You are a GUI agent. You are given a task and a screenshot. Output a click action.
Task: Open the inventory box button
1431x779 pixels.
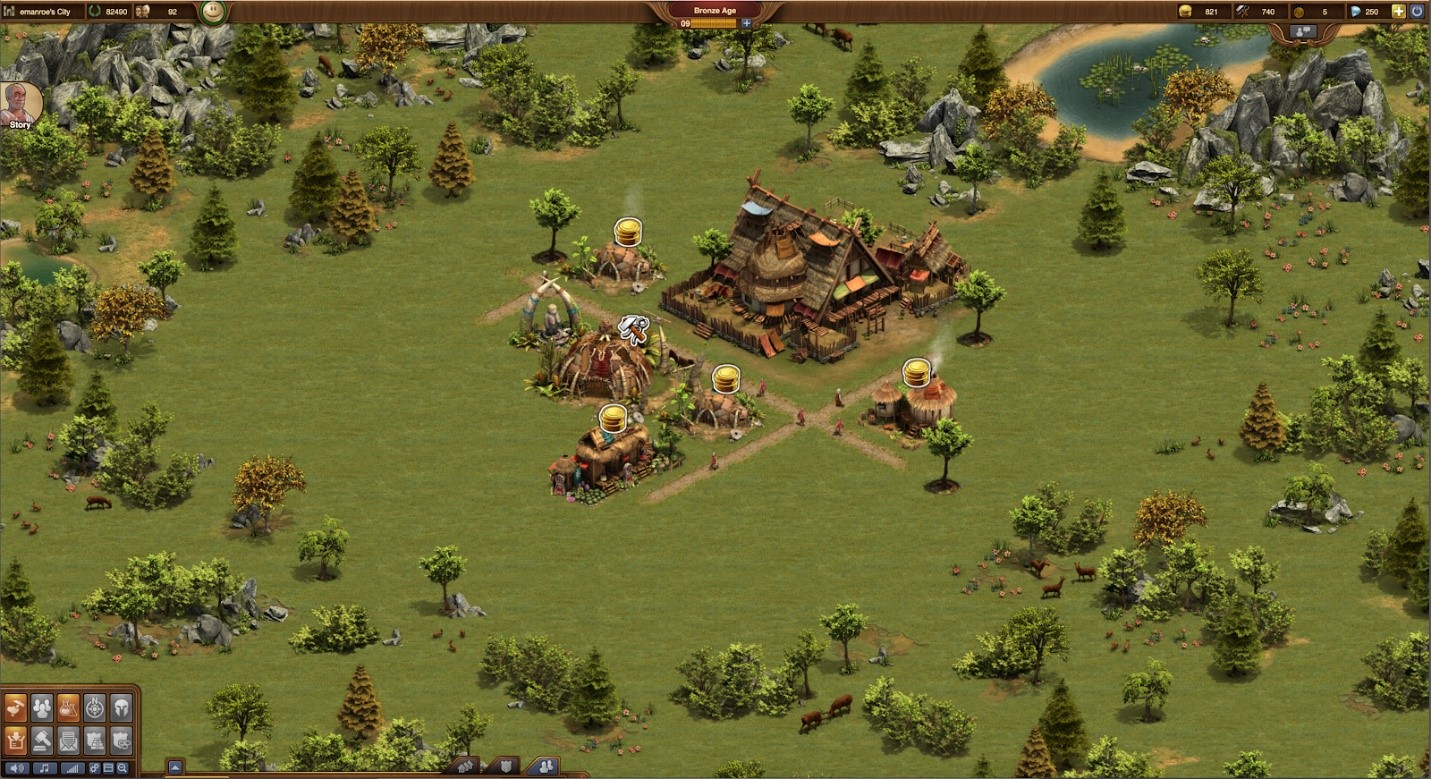point(15,740)
